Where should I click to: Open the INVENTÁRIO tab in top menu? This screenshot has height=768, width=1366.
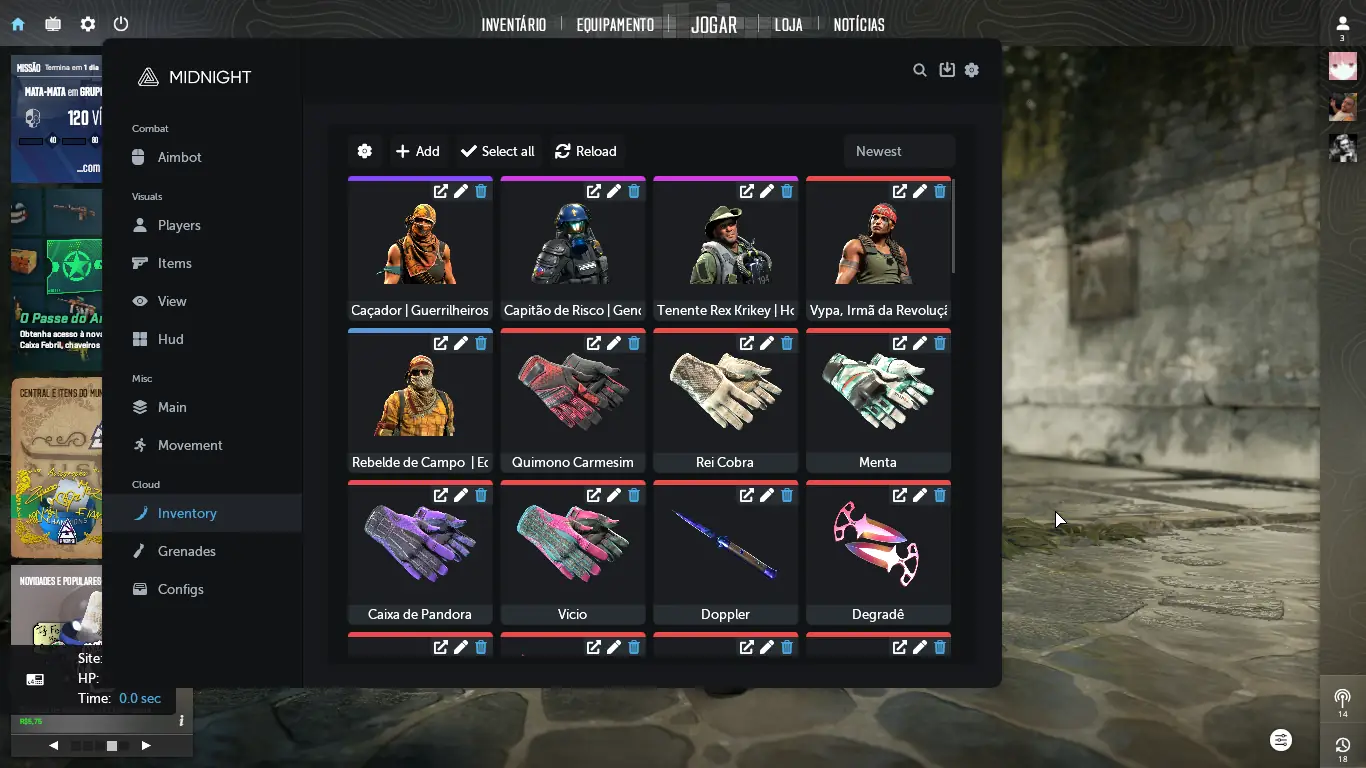click(513, 25)
